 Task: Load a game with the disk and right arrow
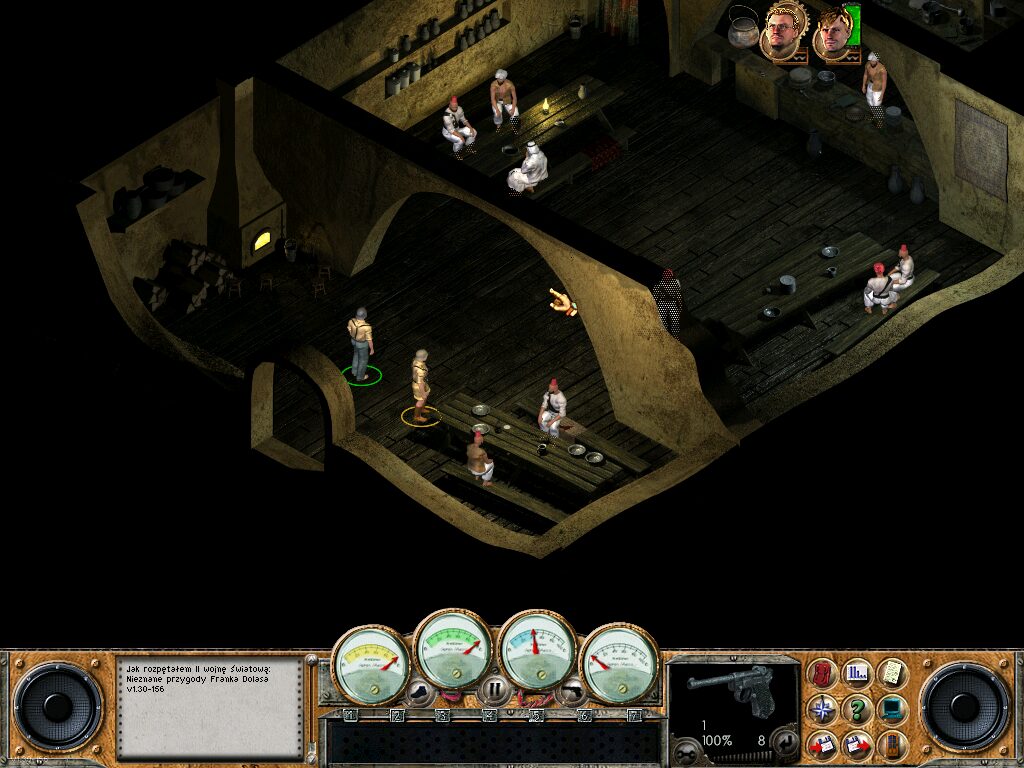click(857, 745)
